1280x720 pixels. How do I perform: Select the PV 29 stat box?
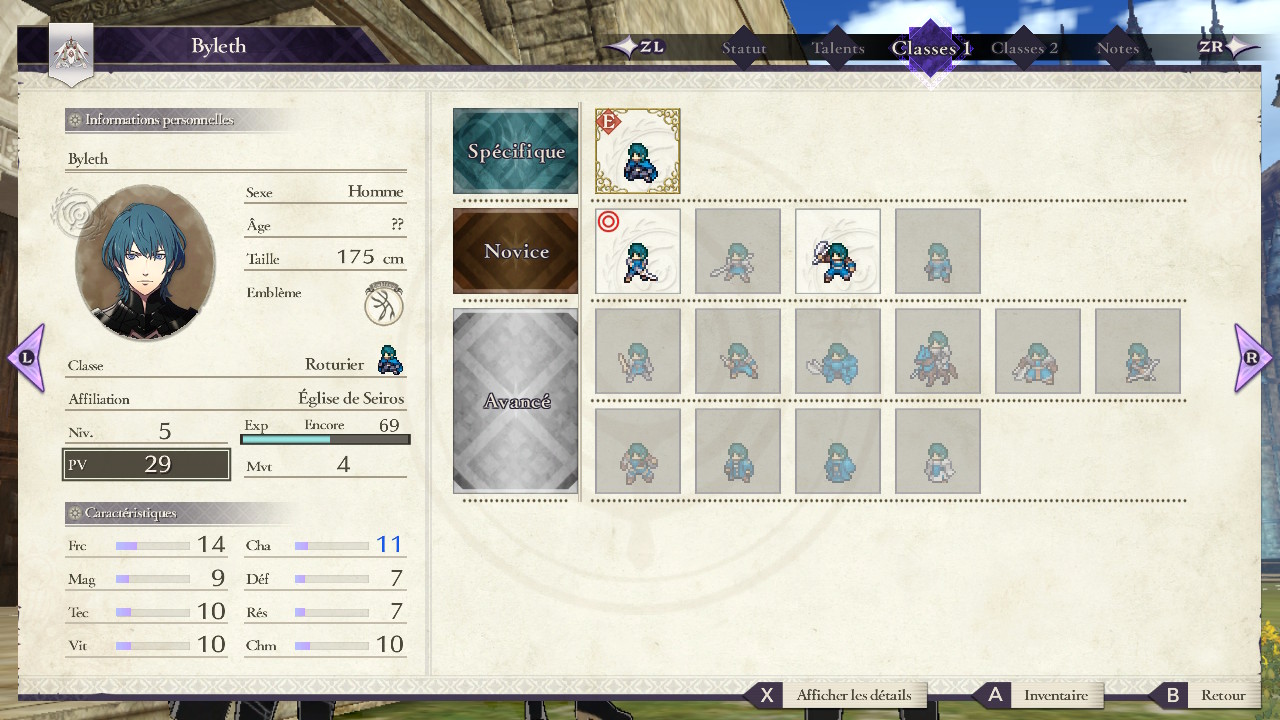click(146, 464)
